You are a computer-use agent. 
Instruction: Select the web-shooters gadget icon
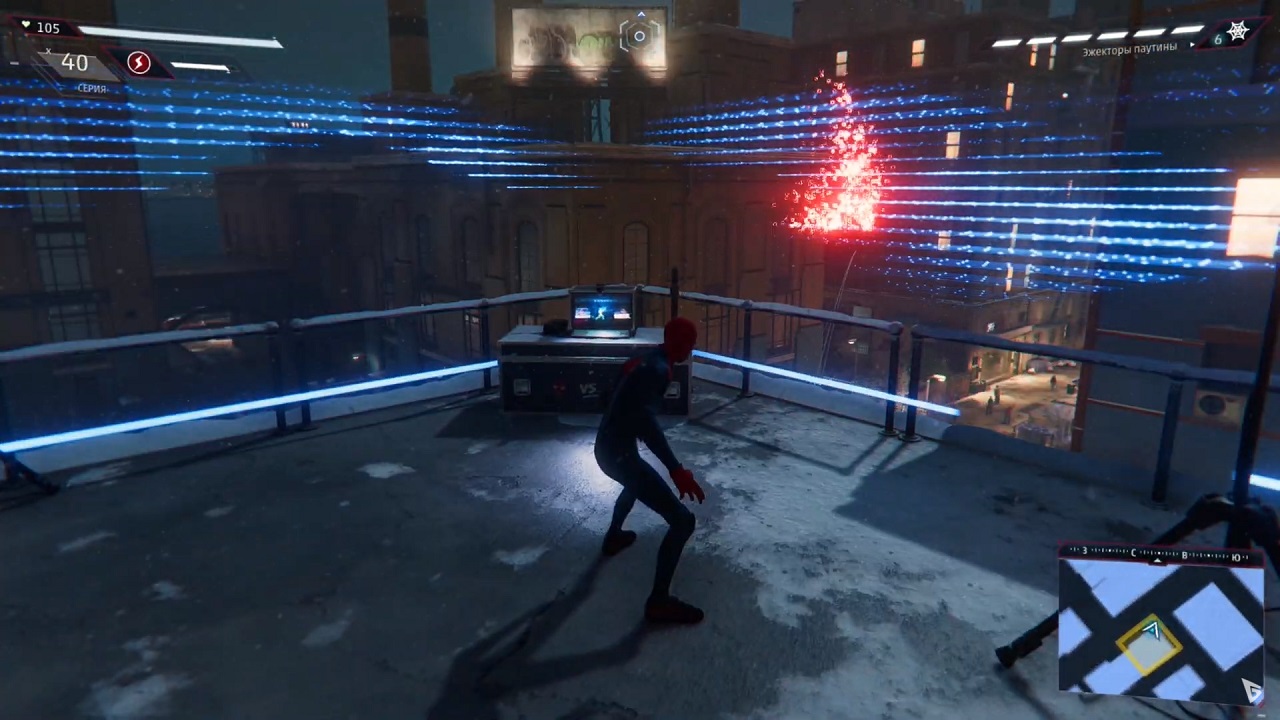point(1238,32)
